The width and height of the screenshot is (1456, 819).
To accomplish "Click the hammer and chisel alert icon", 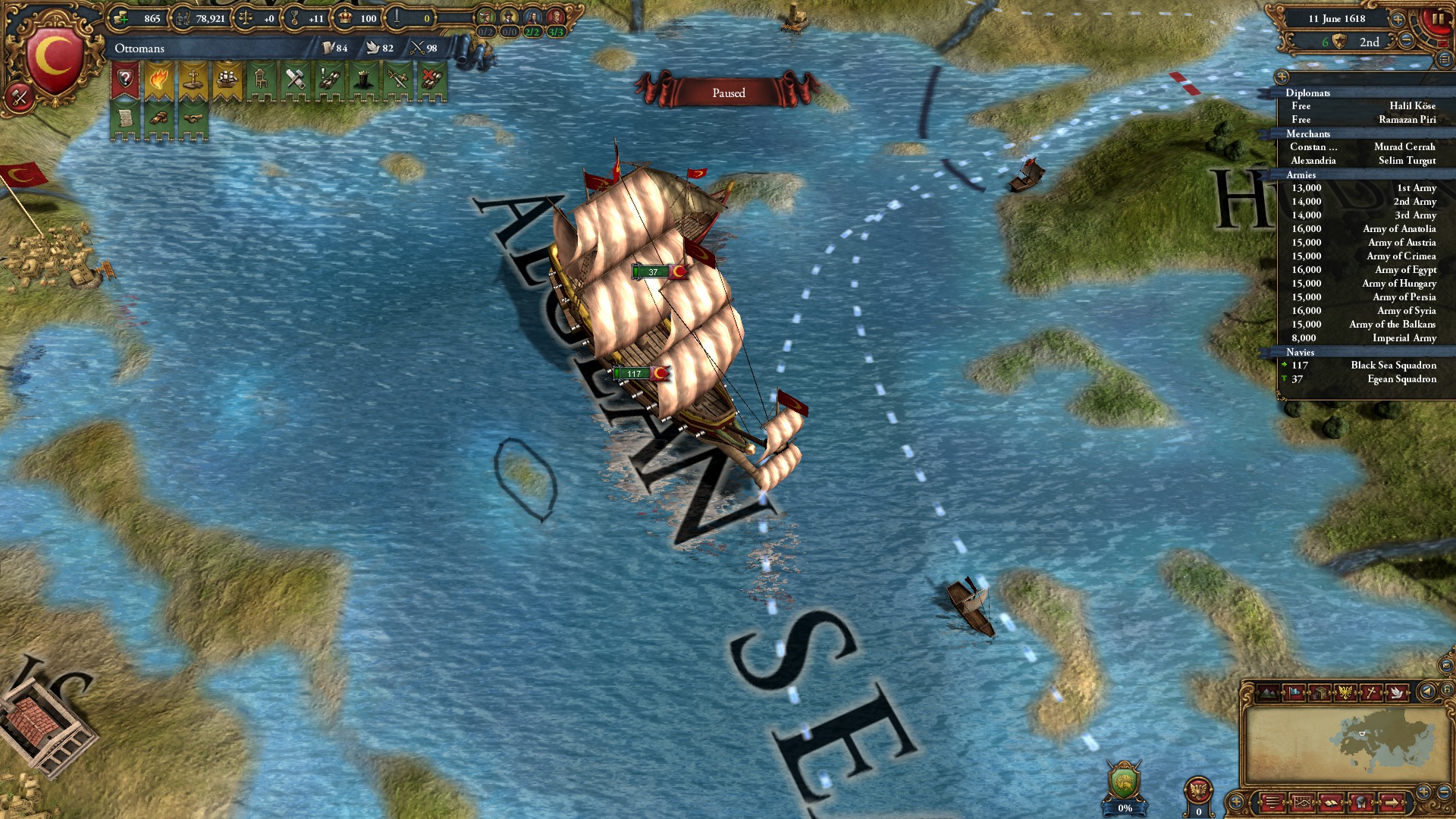I will click(296, 80).
